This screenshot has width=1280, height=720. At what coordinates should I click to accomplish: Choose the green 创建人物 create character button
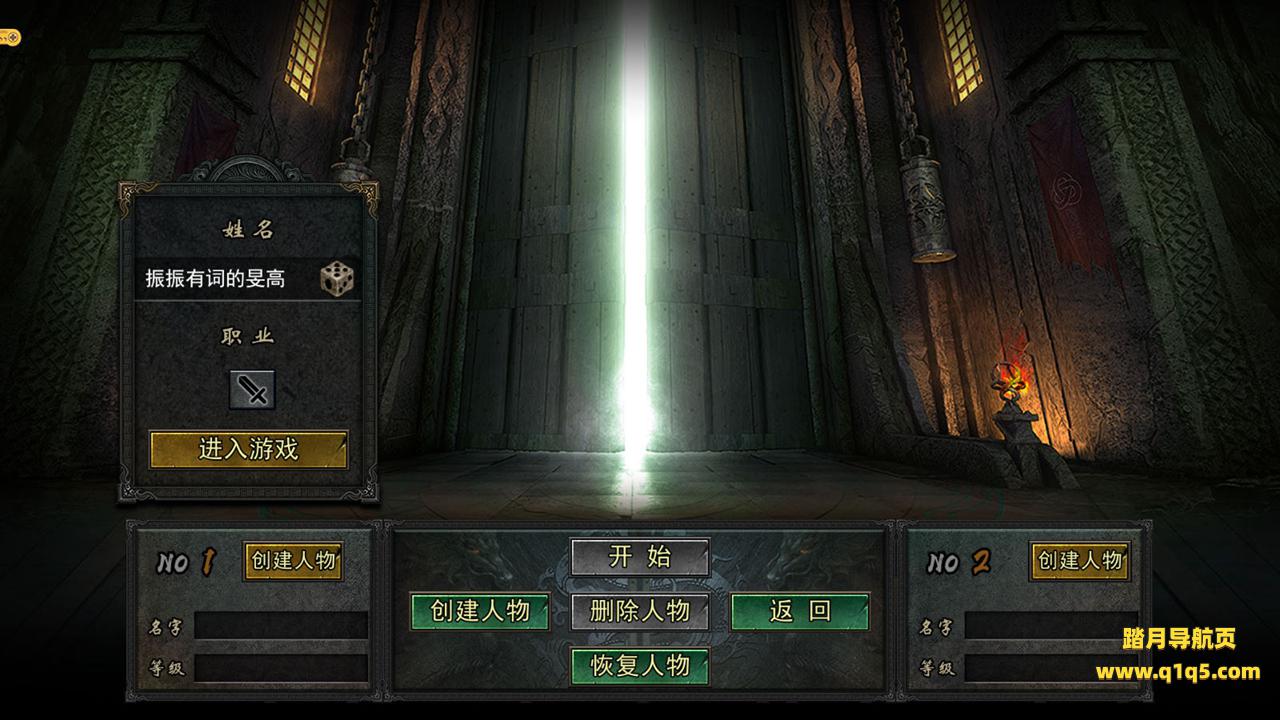click(480, 611)
